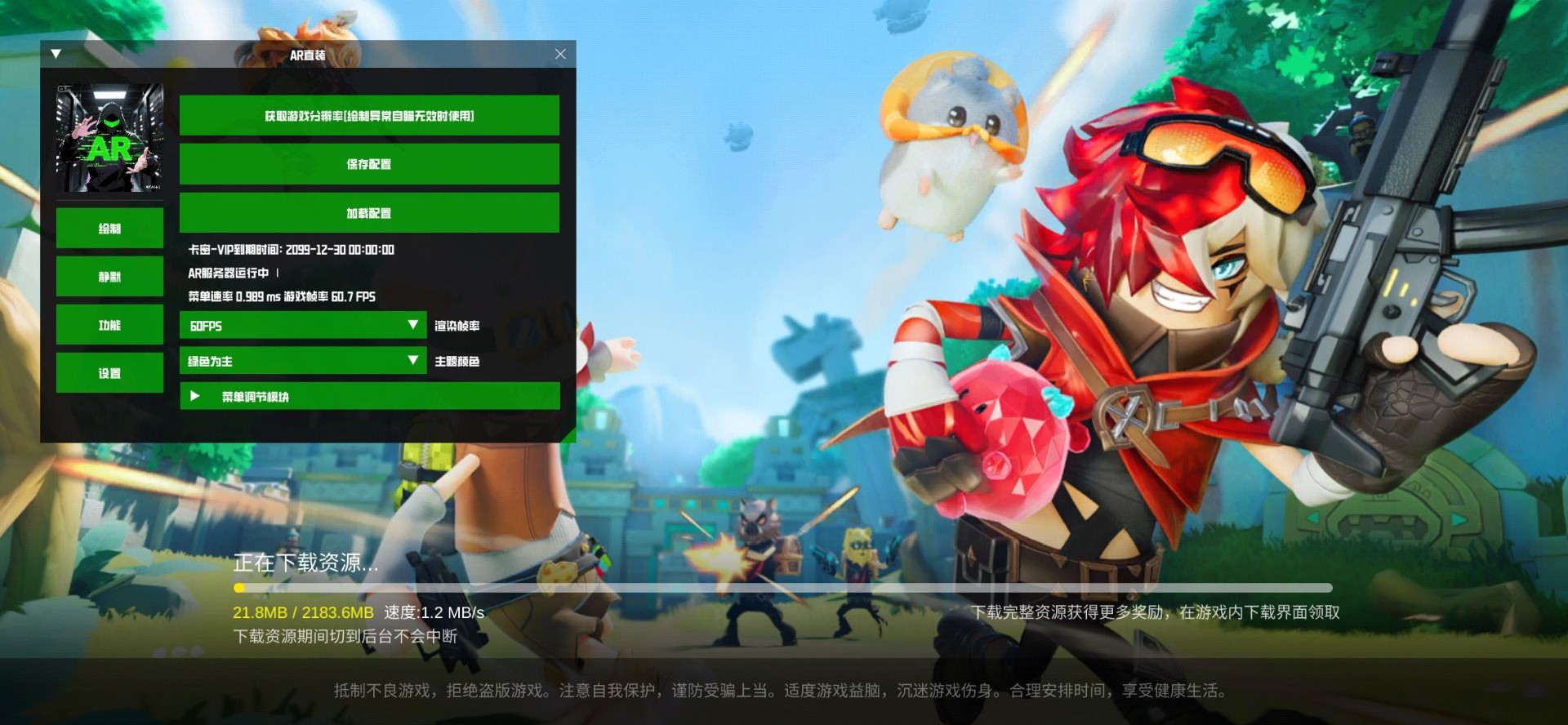Open the 60FPS dropdown arrow for 渲染帧率

click(x=413, y=325)
